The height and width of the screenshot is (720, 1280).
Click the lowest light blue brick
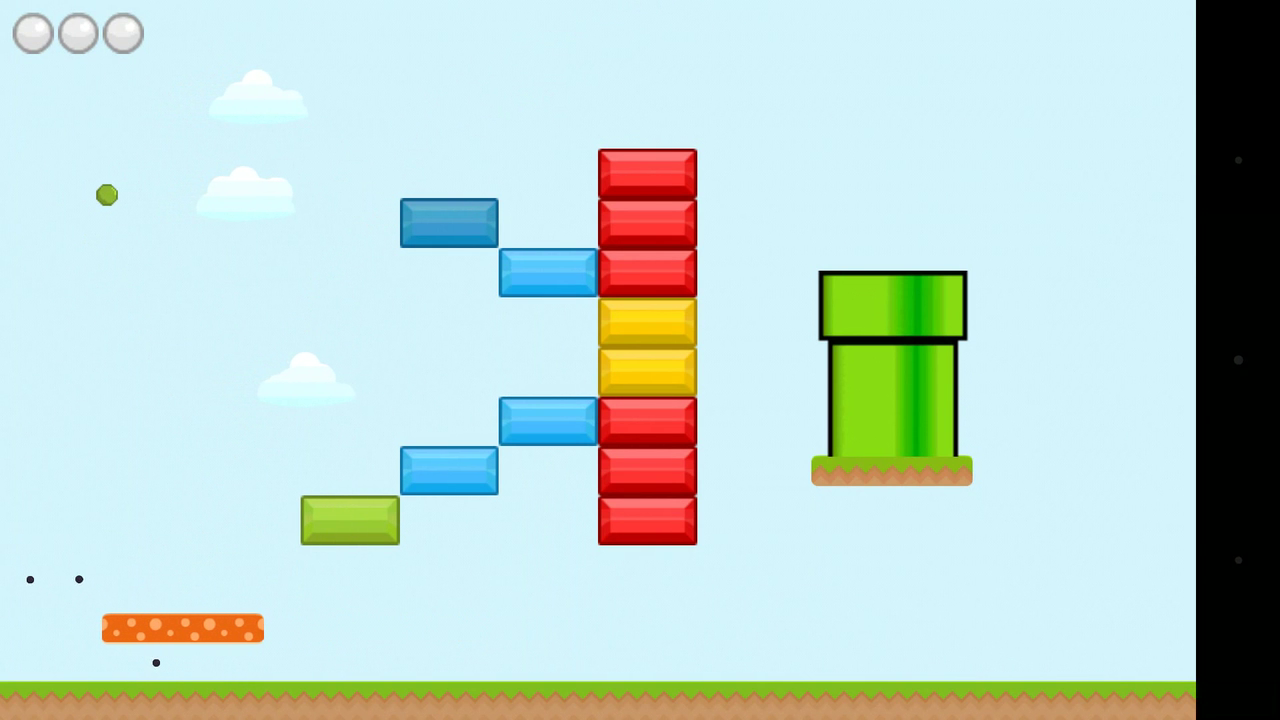[448, 470]
